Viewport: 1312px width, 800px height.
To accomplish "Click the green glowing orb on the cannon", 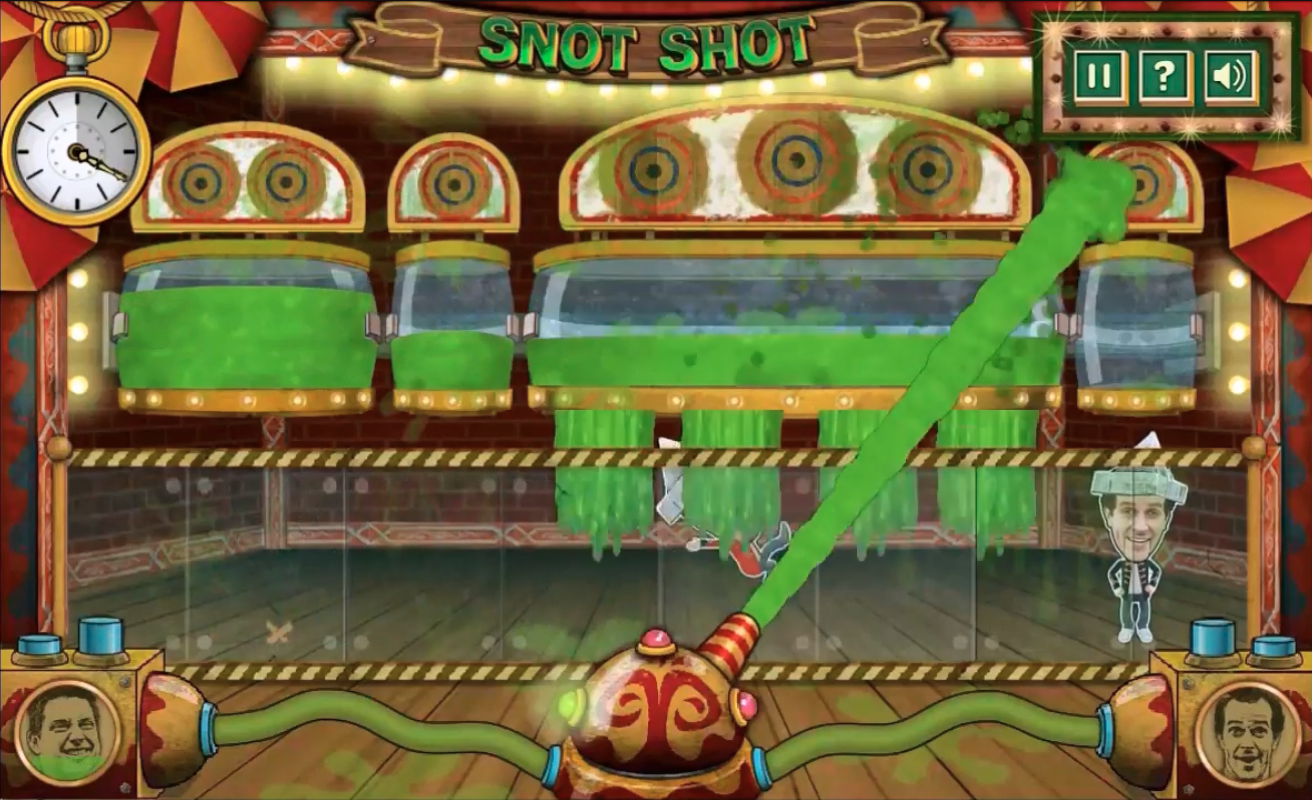I will [x=566, y=706].
